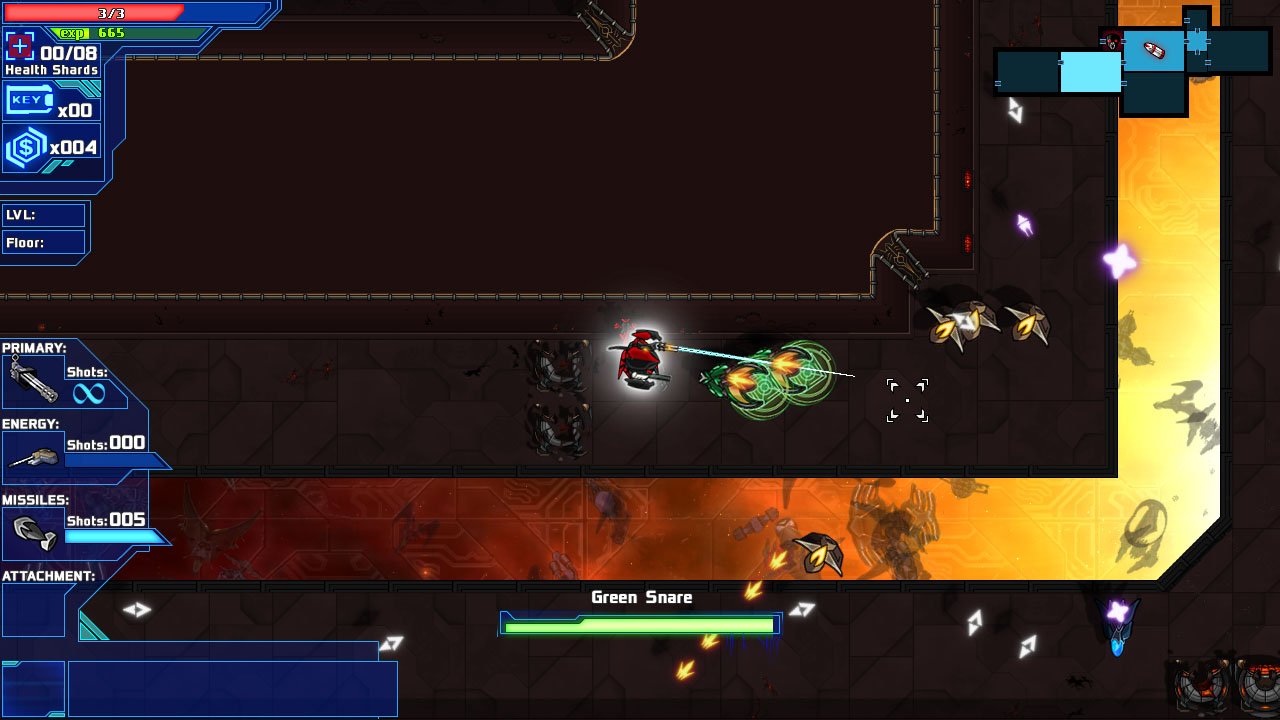Click the light blue current room on the minimap
Screen dimensions: 1280x720
1092,70
